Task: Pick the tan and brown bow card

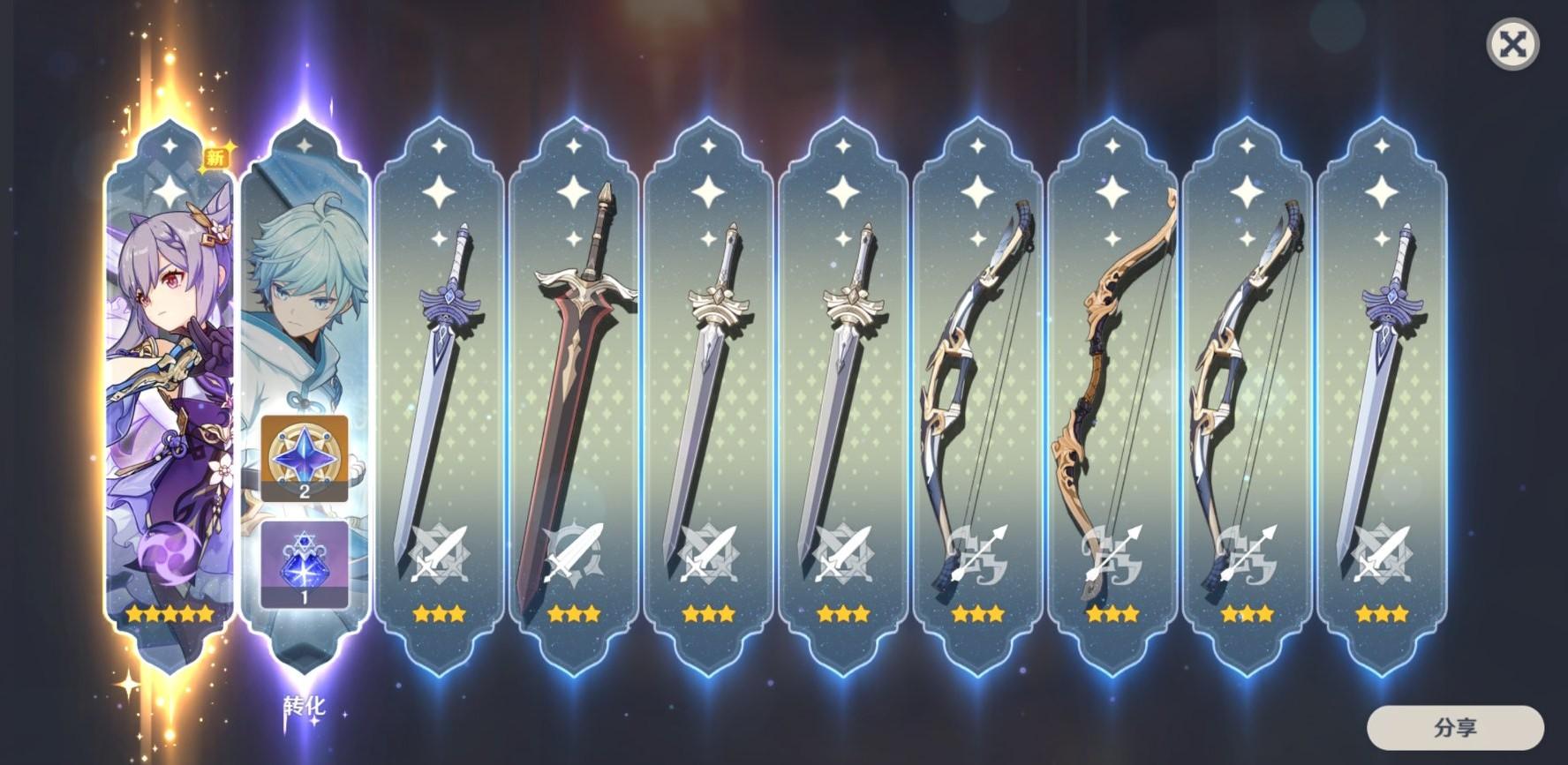Action: [x=1112, y=397]
